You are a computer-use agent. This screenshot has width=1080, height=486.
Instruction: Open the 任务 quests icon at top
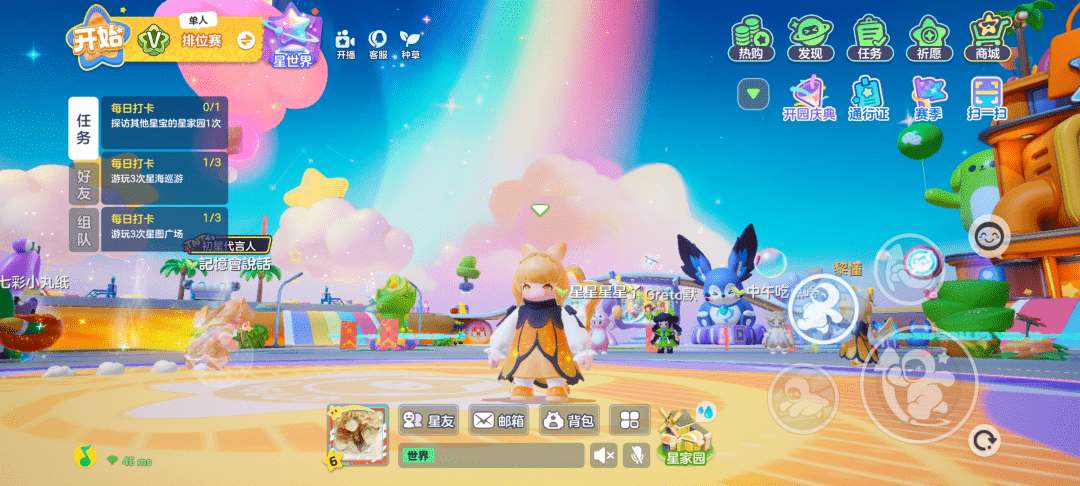[869, 39]
